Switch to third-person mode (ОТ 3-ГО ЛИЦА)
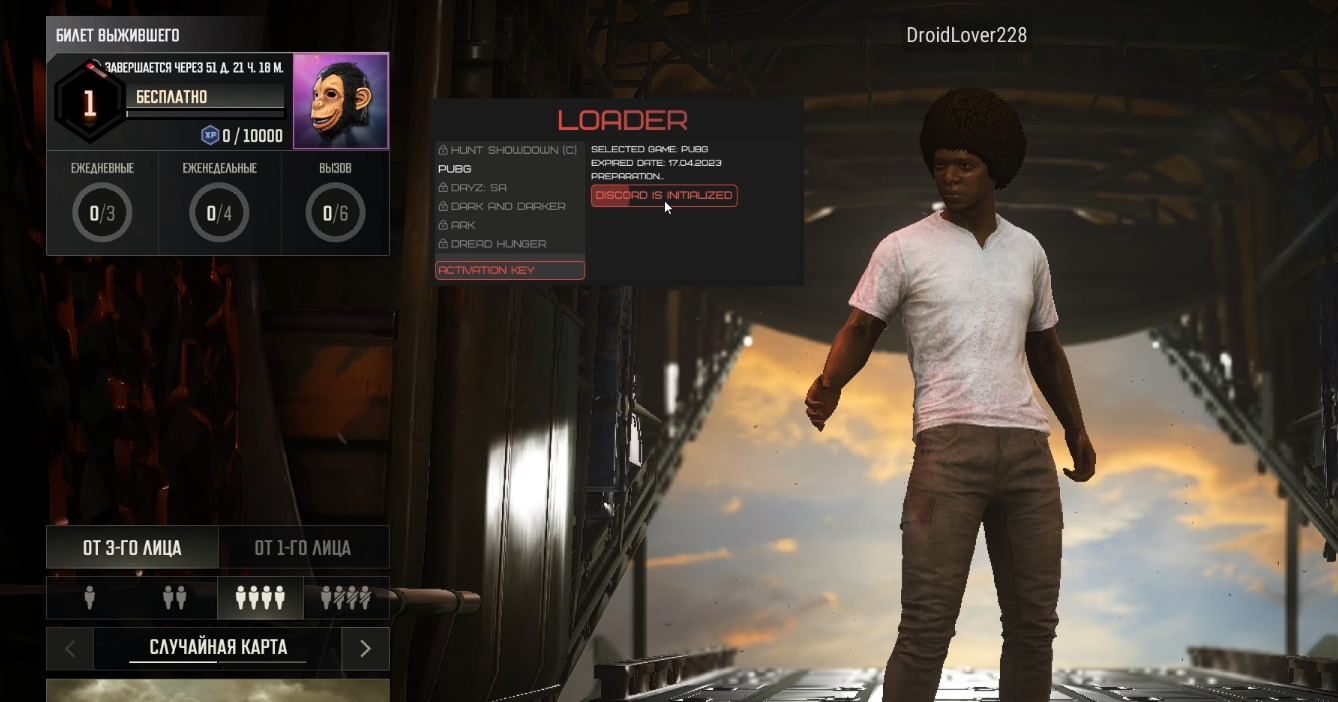 coord(132,548)
